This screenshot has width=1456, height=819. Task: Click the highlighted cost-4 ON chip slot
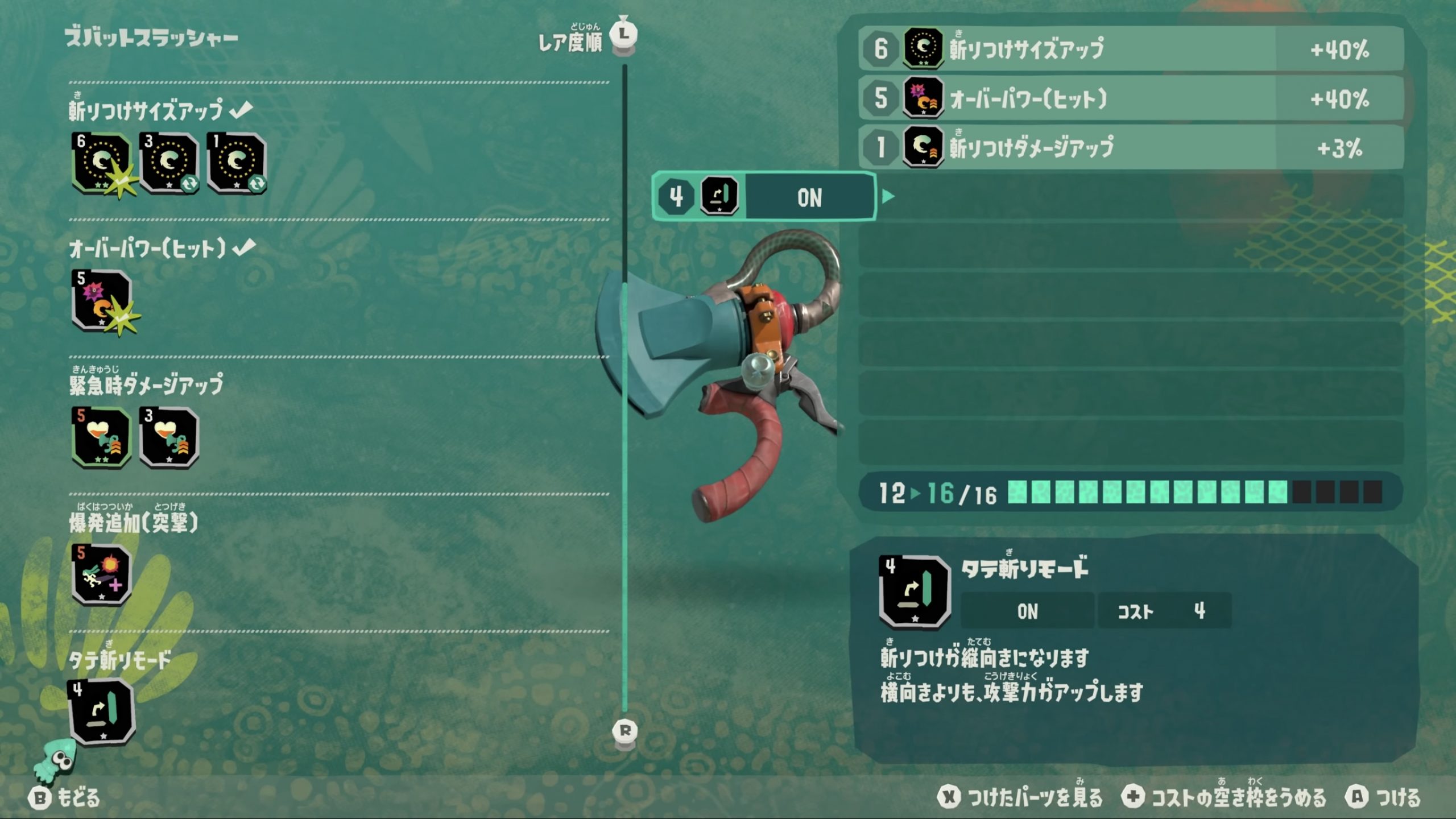tap(763, 197)
